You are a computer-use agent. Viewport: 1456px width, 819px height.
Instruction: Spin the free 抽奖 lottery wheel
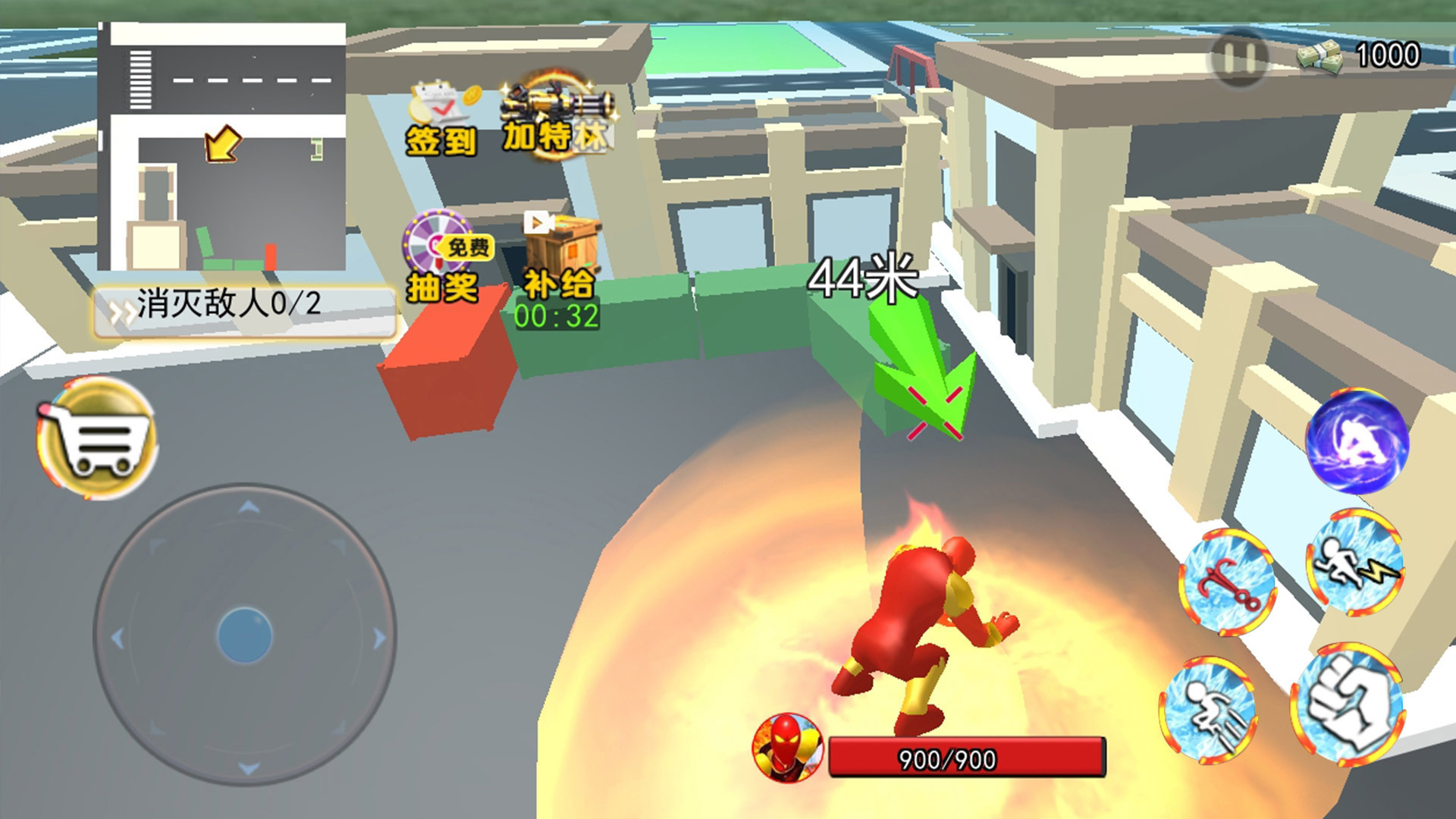444,258
